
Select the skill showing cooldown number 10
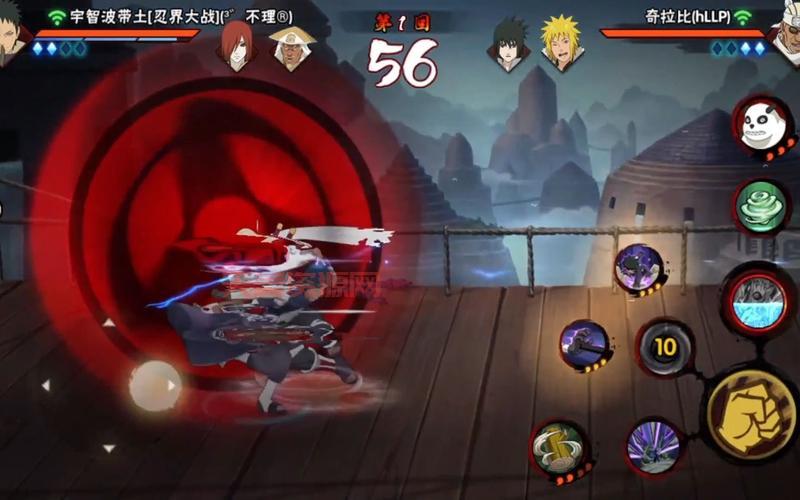tap(664, 349)
